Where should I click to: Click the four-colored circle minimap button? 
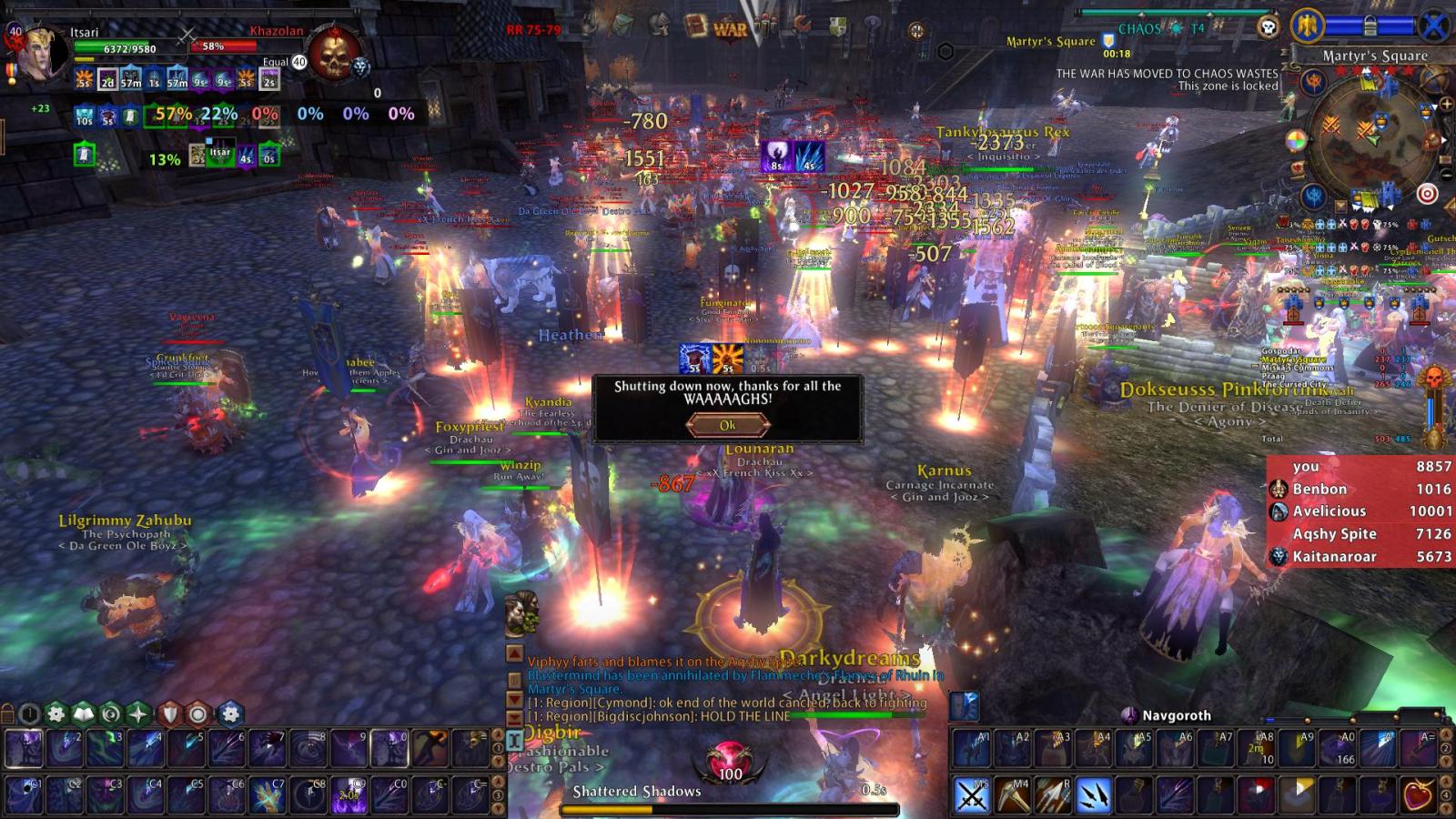pos(1296,142)
